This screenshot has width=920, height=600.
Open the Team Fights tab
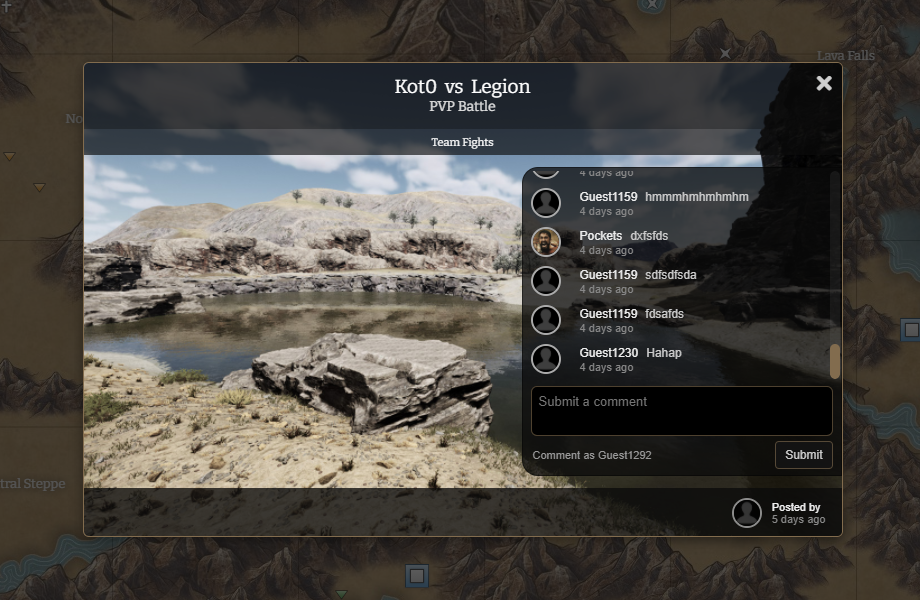pos(462,142)
